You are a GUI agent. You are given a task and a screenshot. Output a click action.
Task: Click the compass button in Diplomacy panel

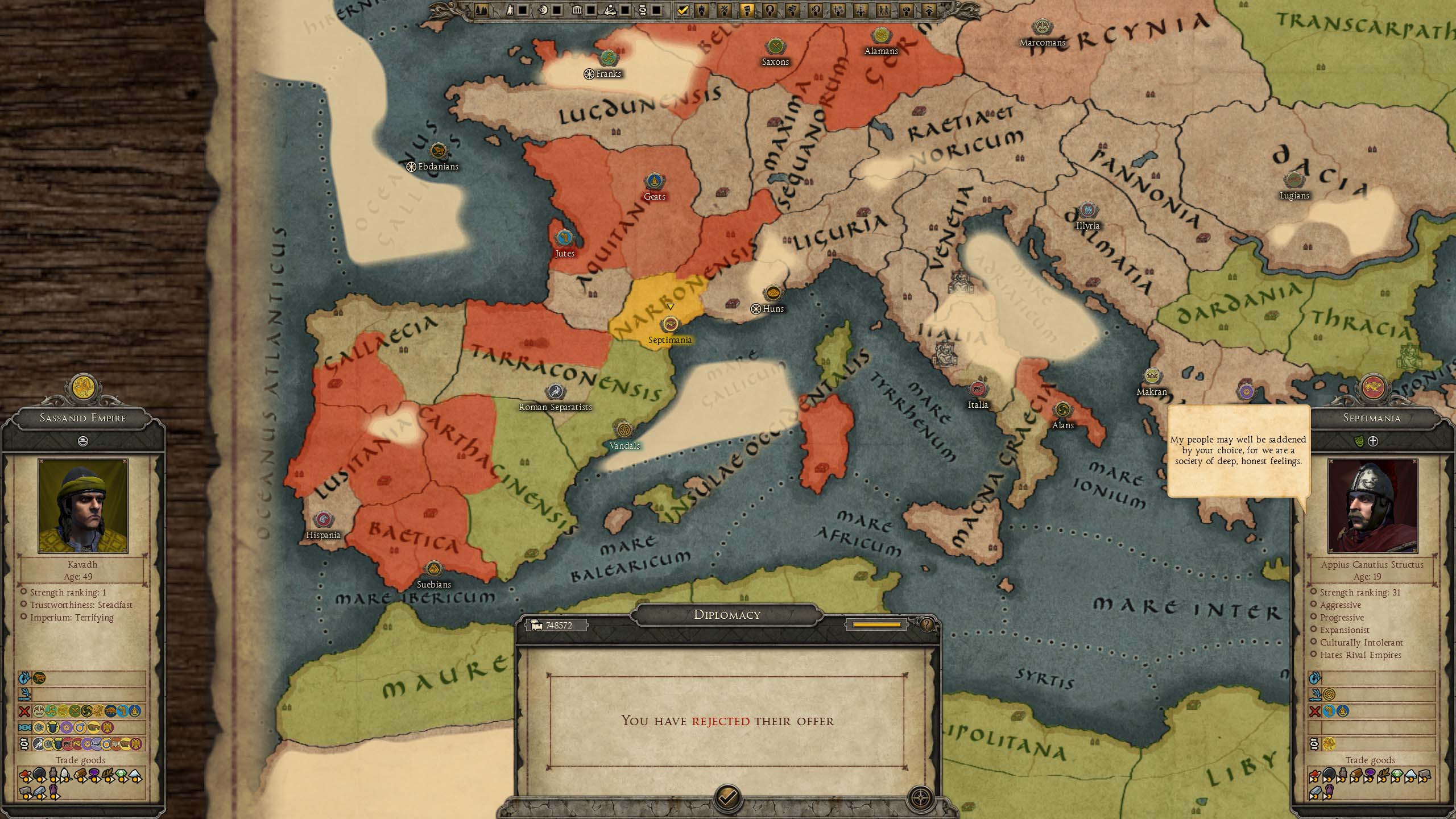(x=920, y=797)
